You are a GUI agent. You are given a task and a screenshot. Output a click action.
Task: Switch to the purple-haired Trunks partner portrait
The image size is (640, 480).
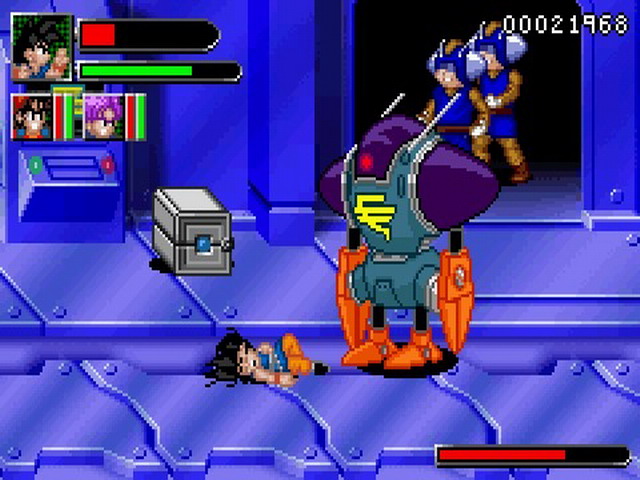tap(103, 115)
